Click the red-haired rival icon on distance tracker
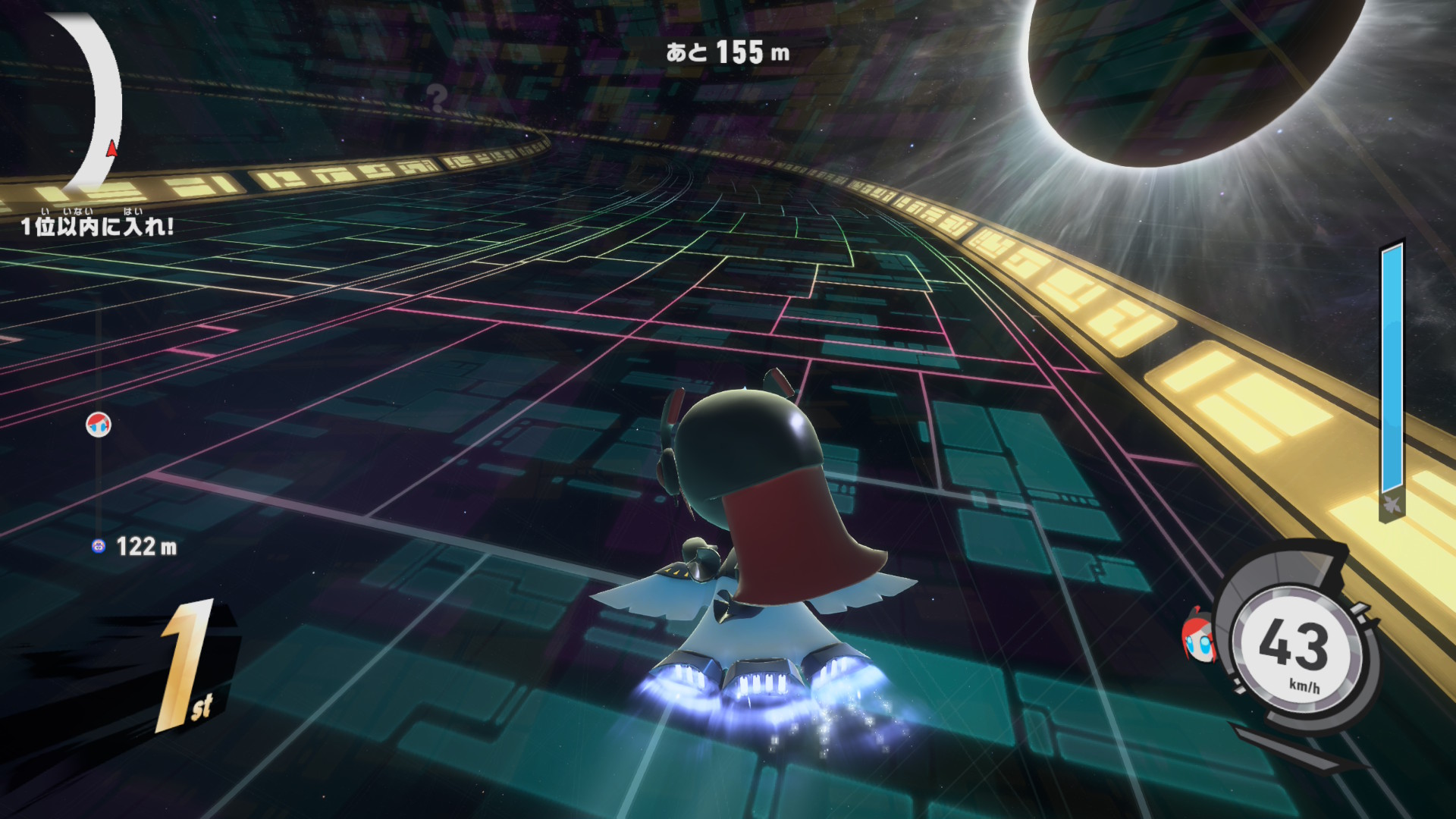 [99, 425]
